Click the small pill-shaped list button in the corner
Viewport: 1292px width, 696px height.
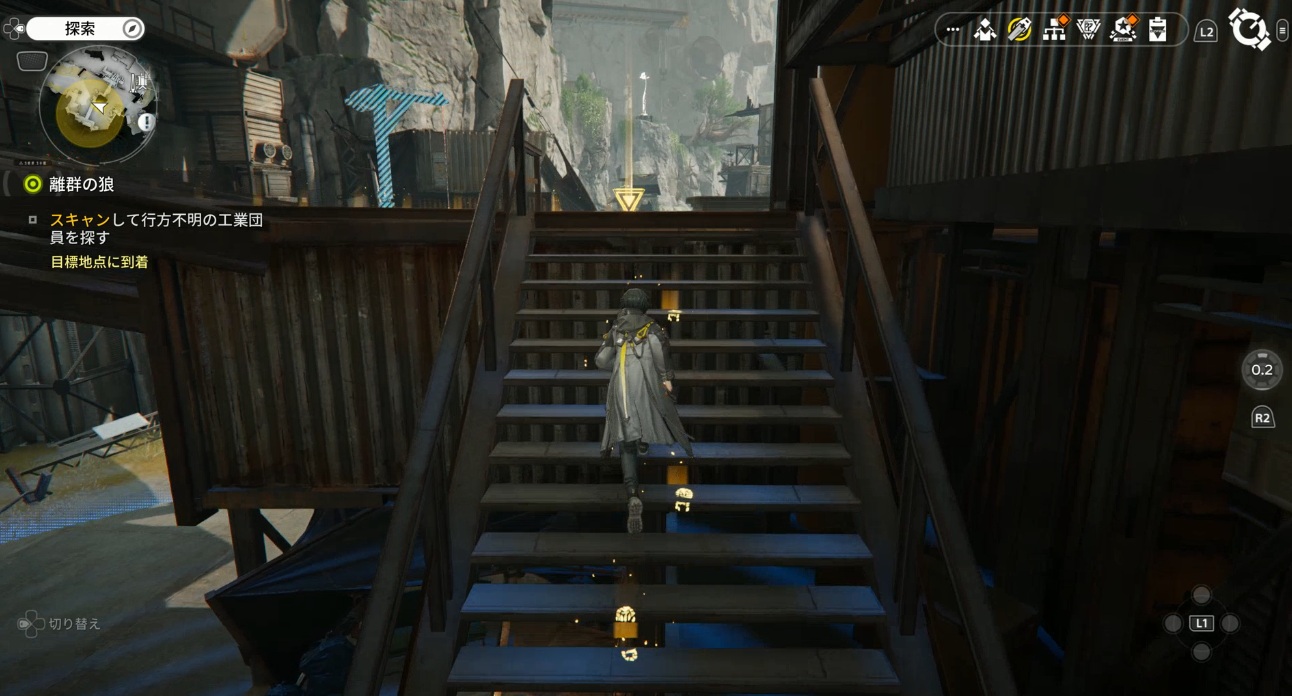pos(1282,32)
